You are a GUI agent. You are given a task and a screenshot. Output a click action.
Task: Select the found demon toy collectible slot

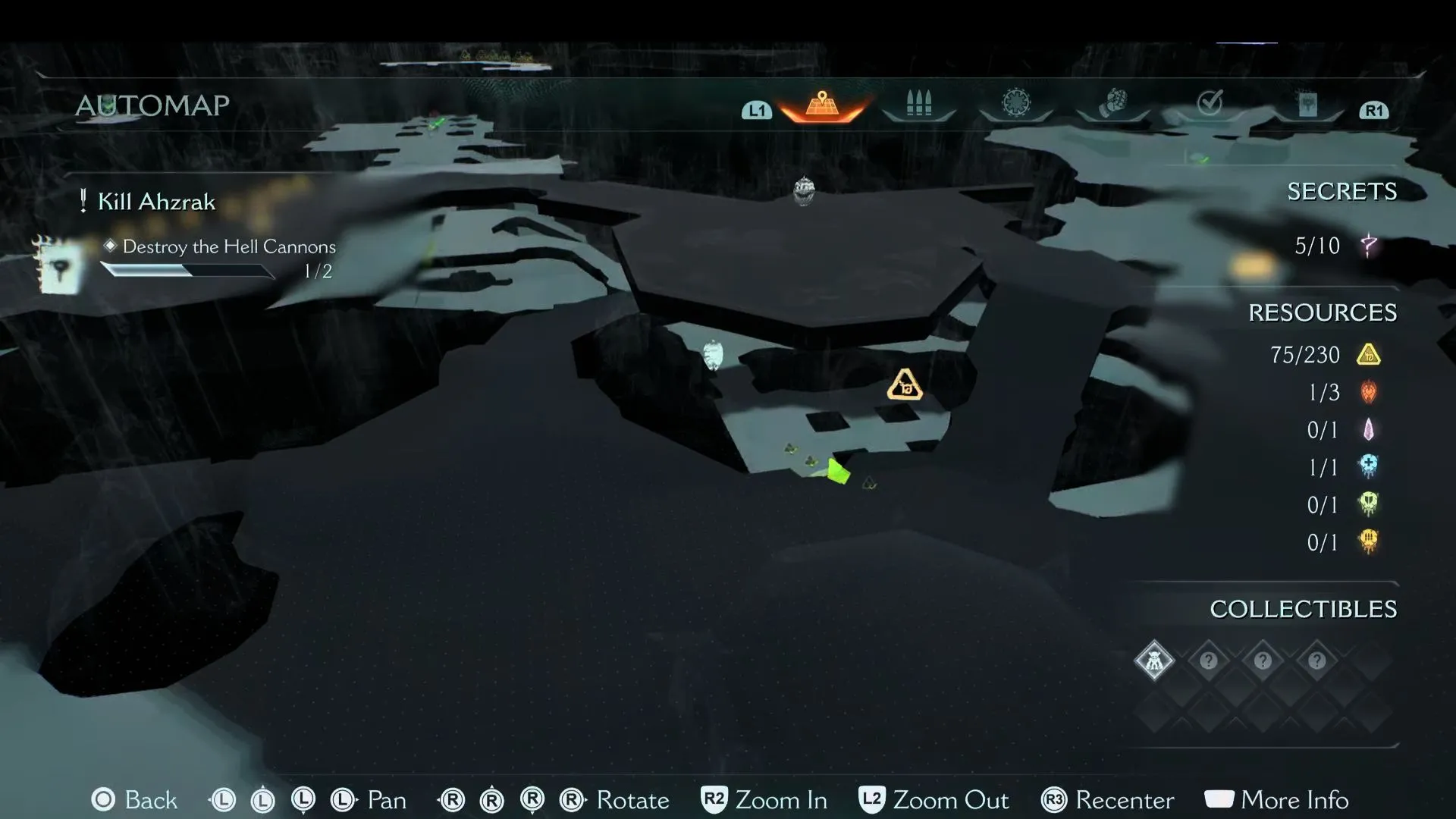click(1154, 661)
